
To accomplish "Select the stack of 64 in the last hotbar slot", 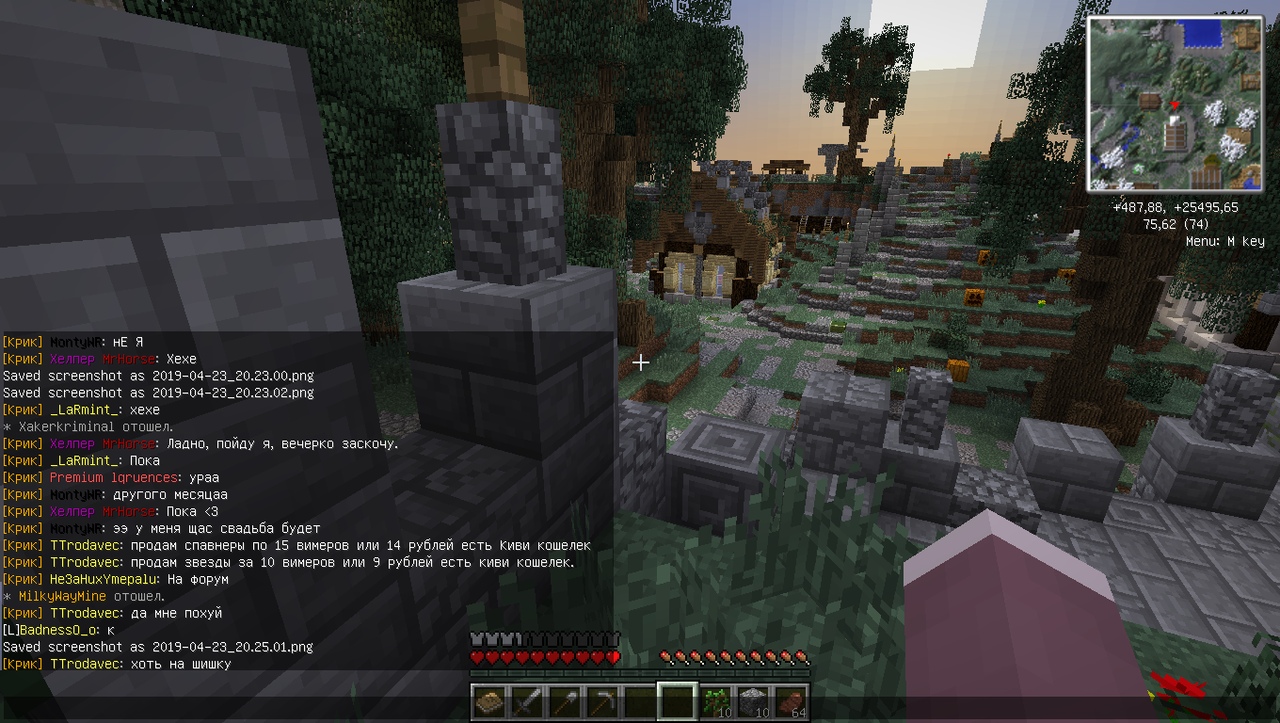I will [791, 702].
